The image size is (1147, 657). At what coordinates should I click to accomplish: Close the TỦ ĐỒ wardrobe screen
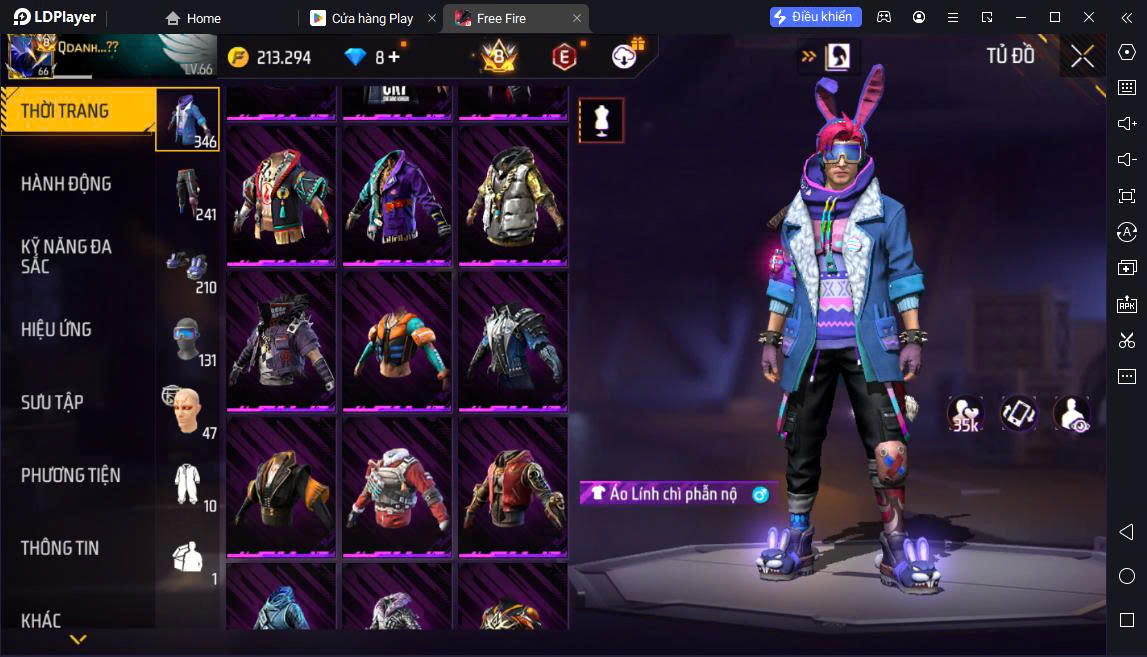click(1082, 56)
